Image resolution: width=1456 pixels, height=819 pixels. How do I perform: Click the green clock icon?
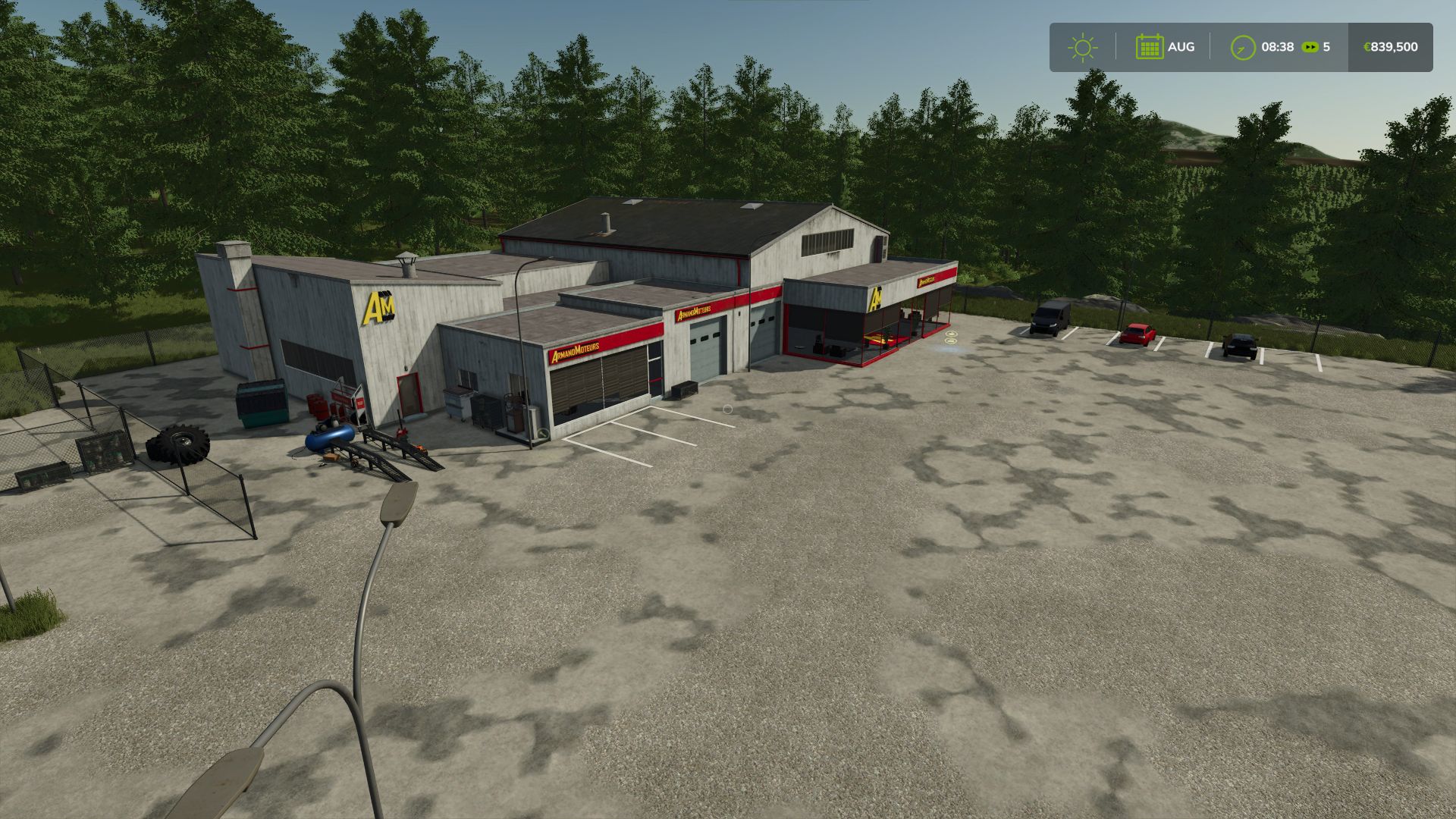tap(1243, 47)
